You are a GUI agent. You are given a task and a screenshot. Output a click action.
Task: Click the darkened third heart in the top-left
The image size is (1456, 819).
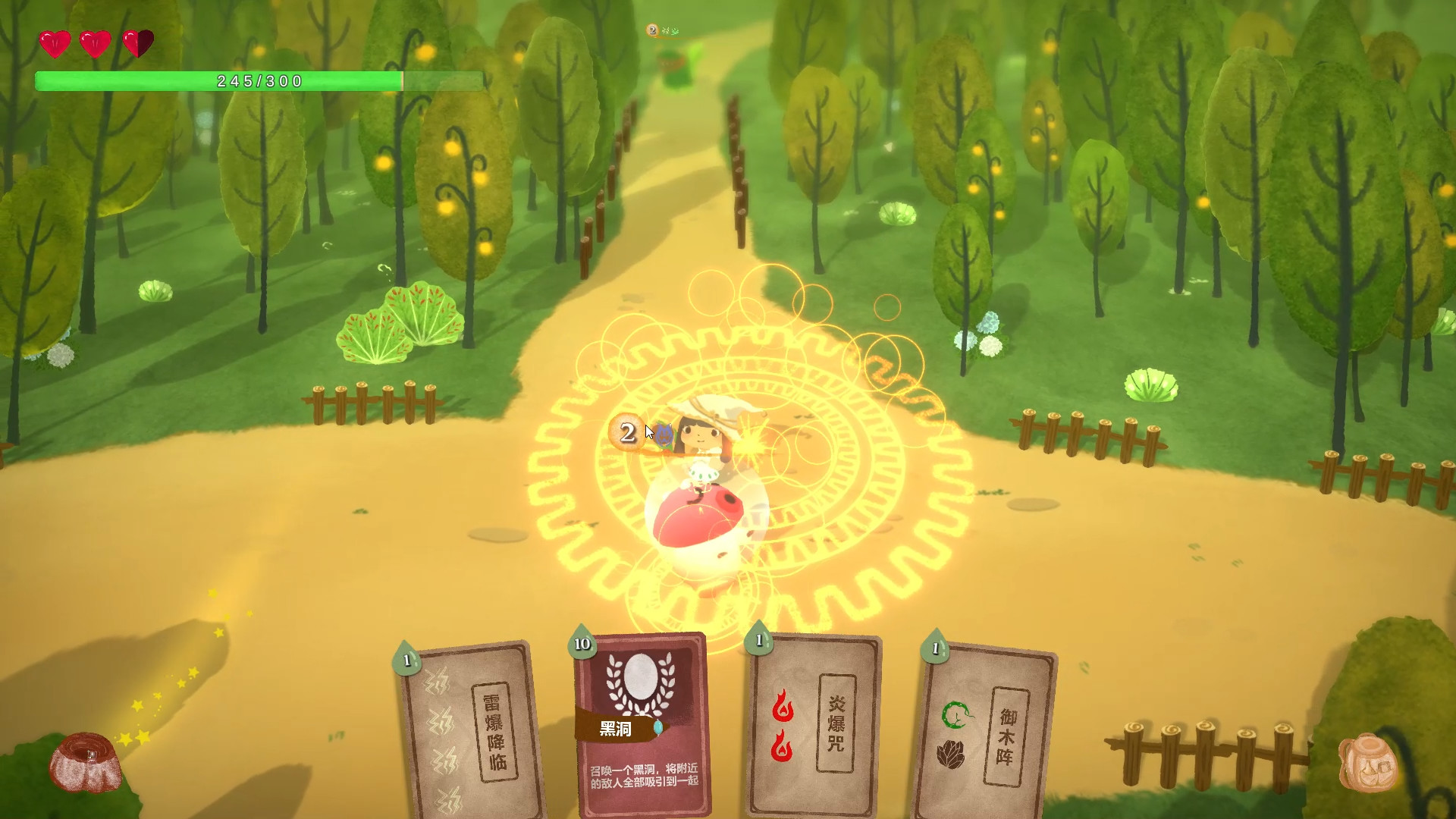click(x=137, y=43)
